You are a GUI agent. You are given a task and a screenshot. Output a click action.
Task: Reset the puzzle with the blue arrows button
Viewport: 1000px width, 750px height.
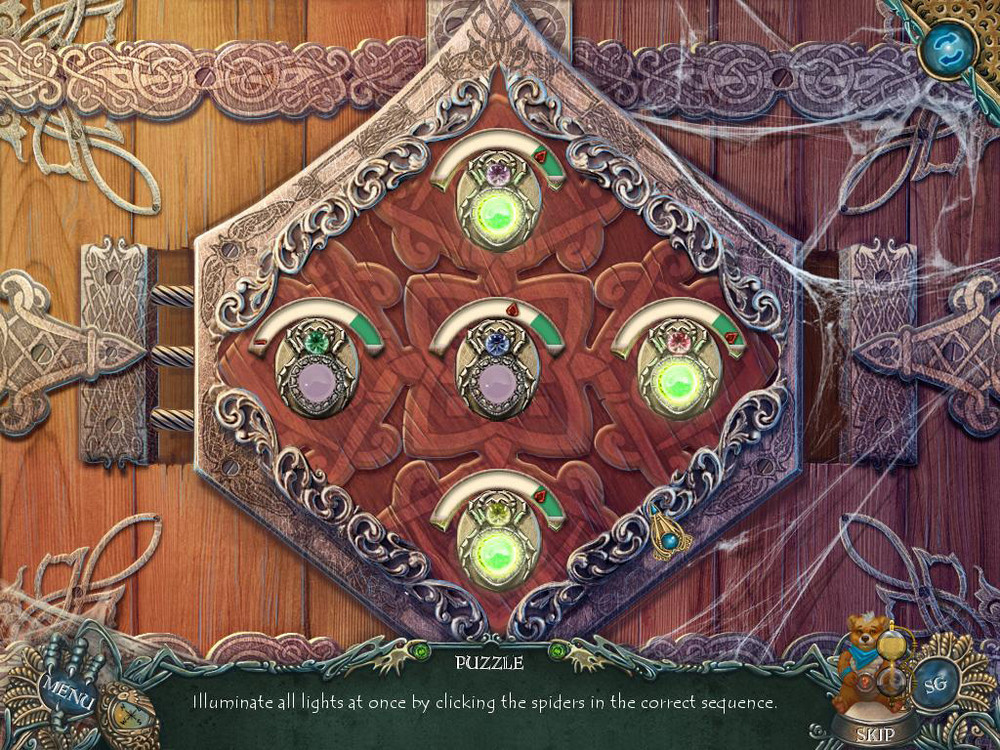click(x=943, y=45)
